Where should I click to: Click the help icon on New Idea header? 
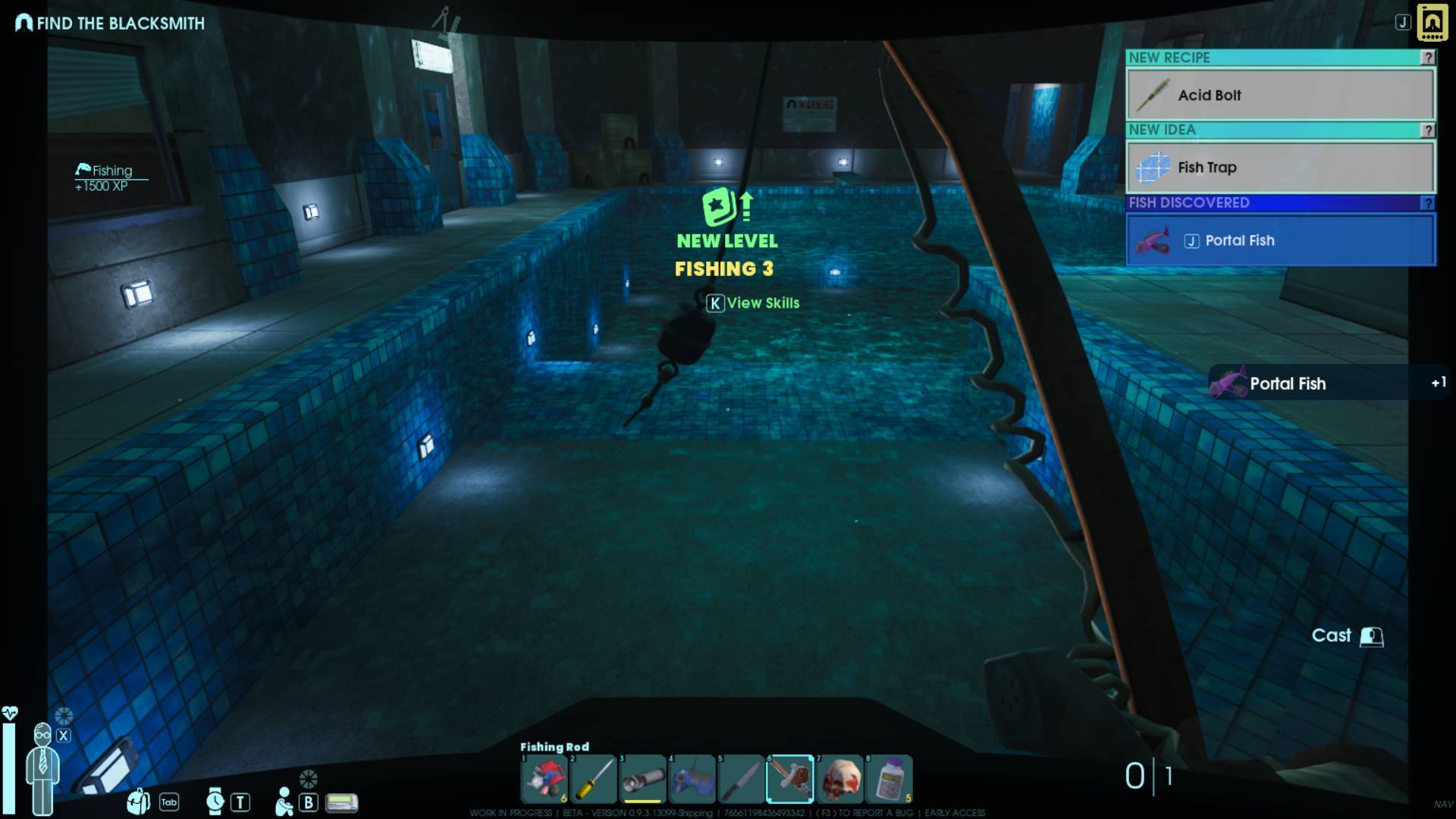click(x=1427, y=130)
